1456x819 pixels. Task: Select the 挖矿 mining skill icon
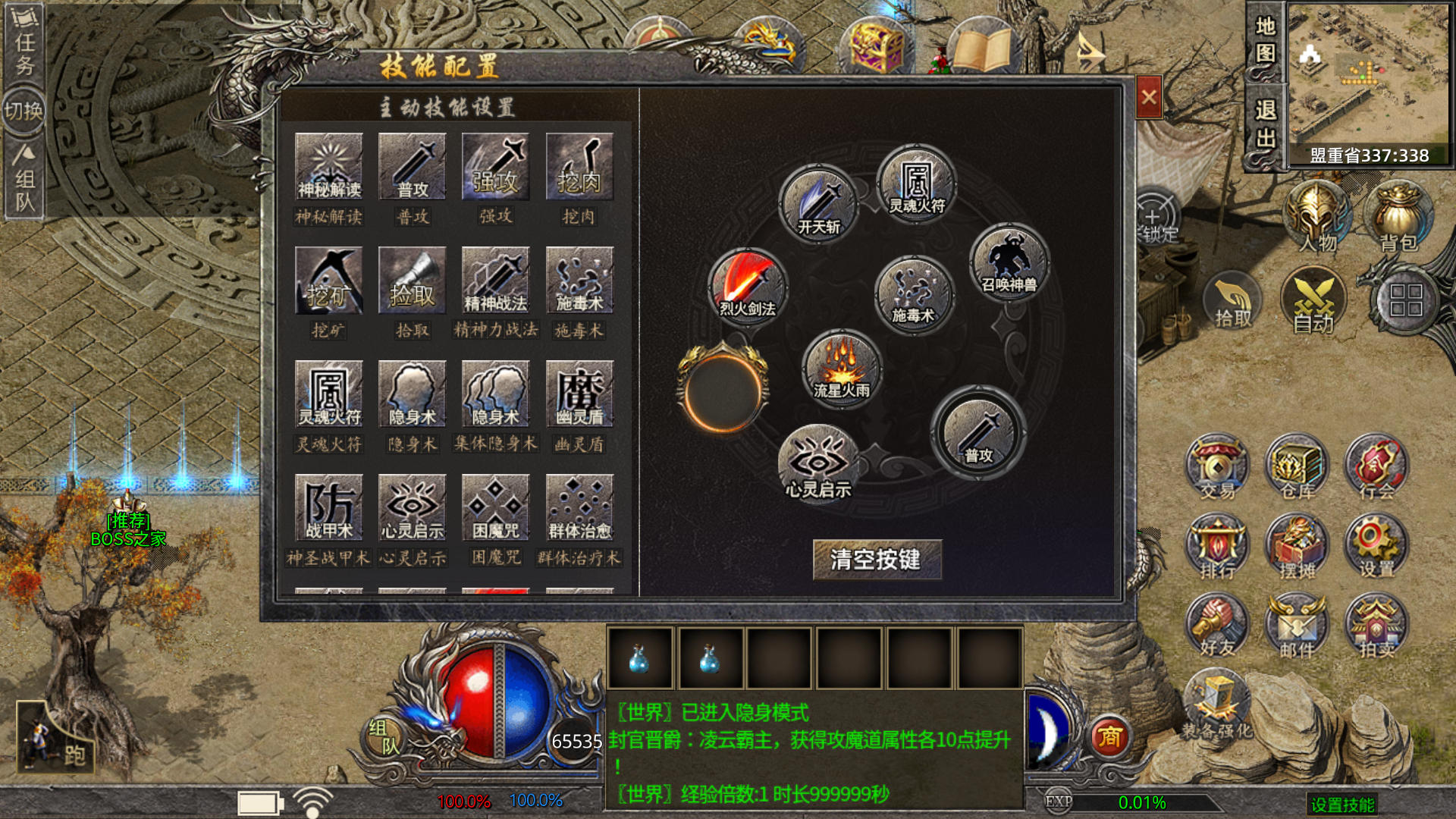pos(329,281)
